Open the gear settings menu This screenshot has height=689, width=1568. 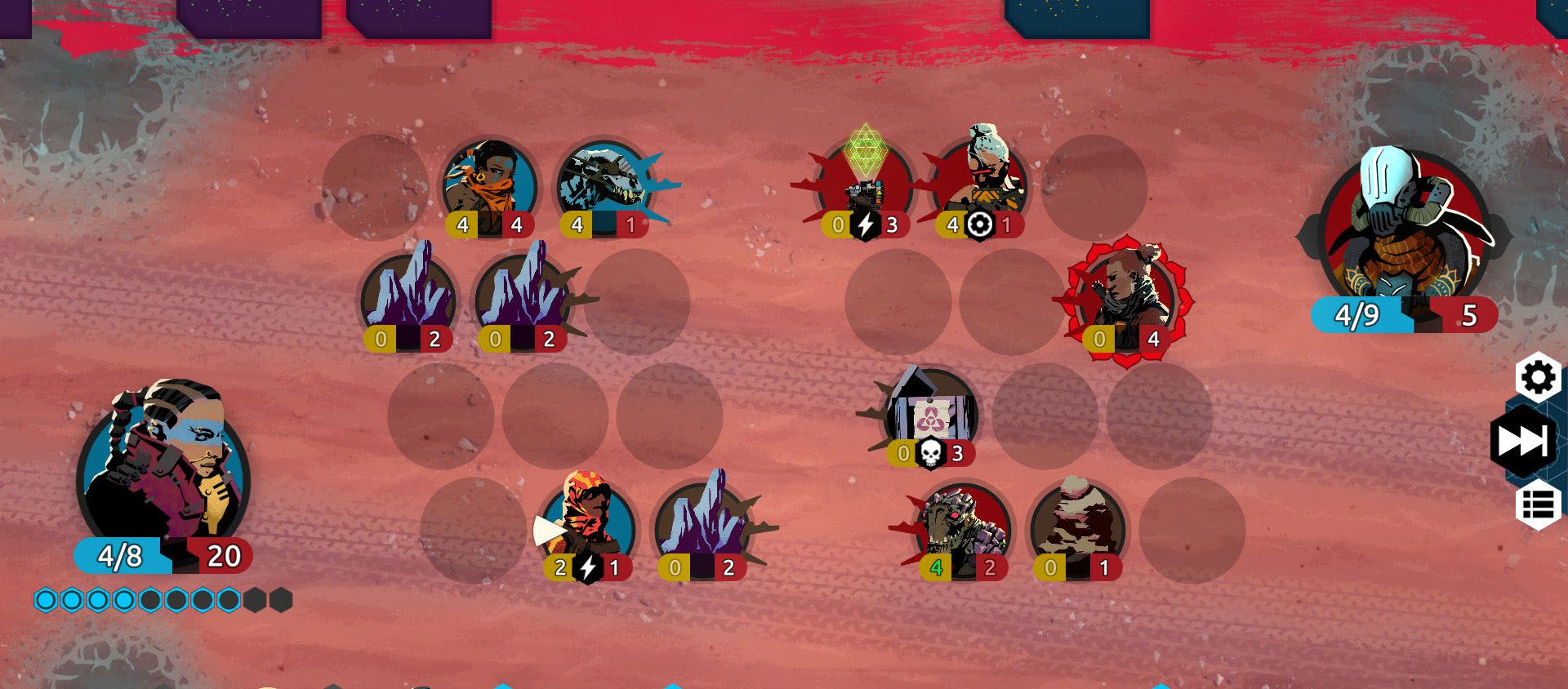(1538, 377)
